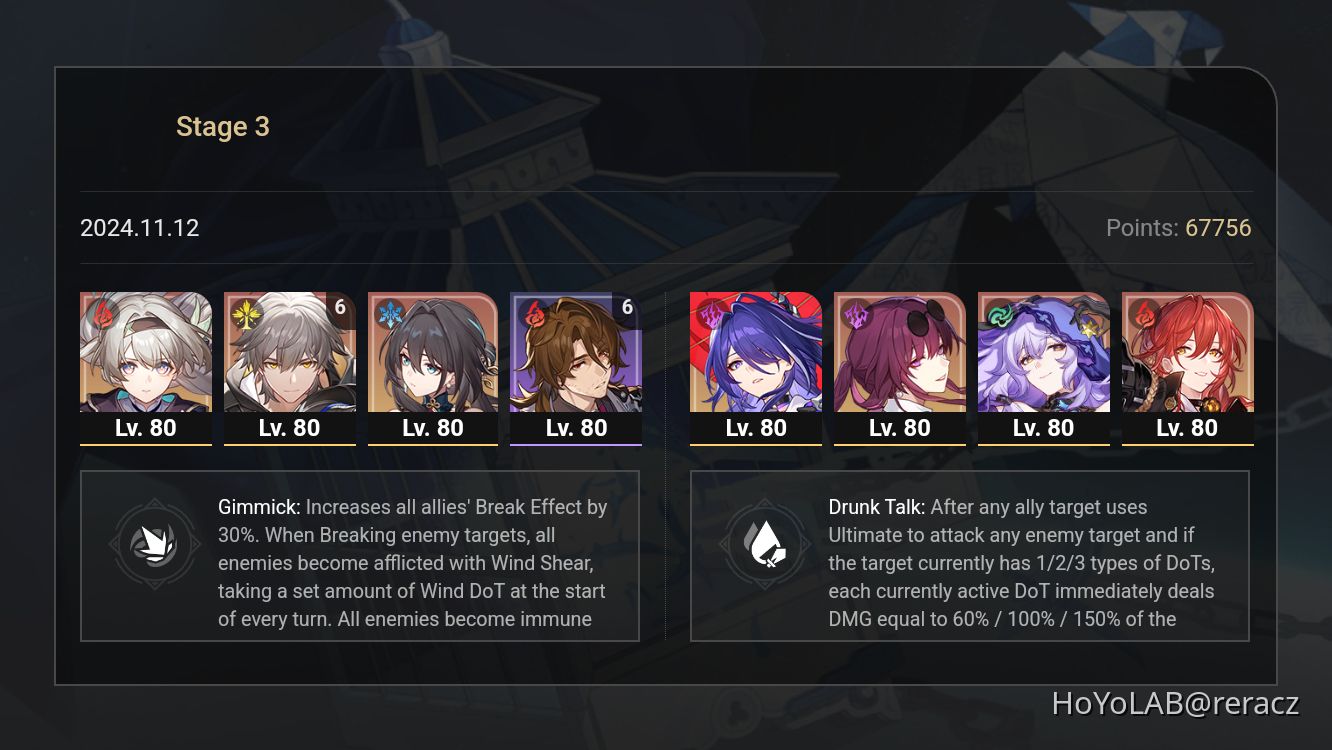Click Sunday's Eidolon 6 badge

(340, 308)
